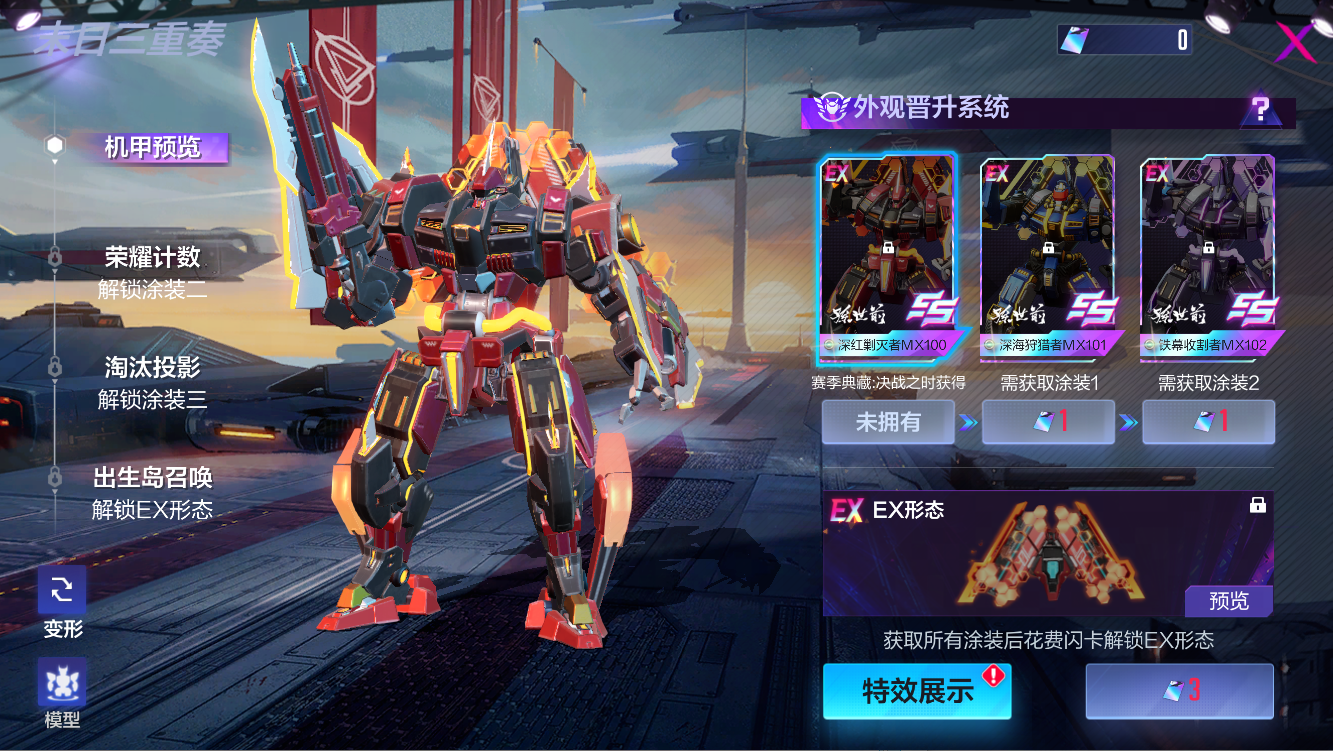
Task: Open the 外观晋升系统 help question mark
Action: (1260, 110)
